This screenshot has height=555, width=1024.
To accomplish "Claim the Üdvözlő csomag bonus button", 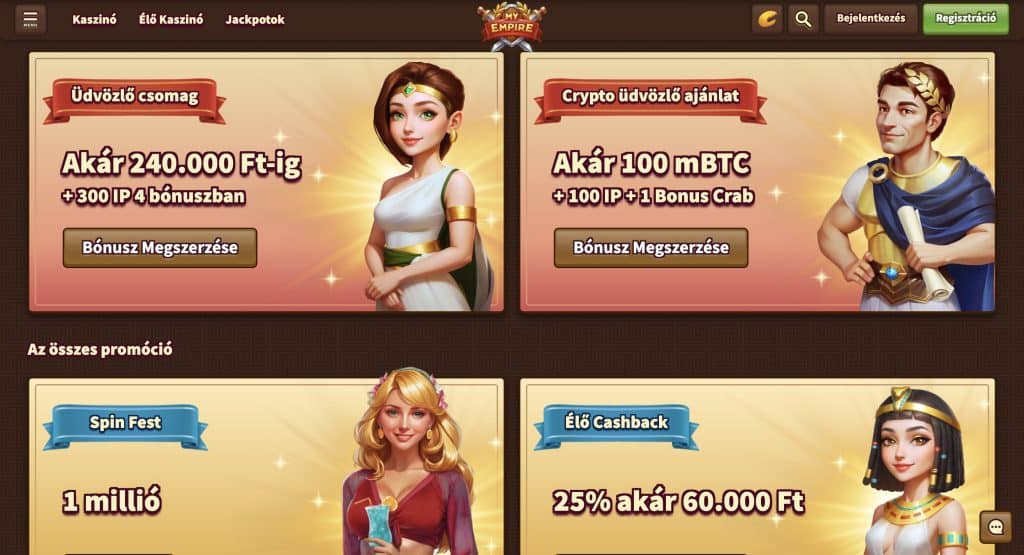I will (160, 247).
